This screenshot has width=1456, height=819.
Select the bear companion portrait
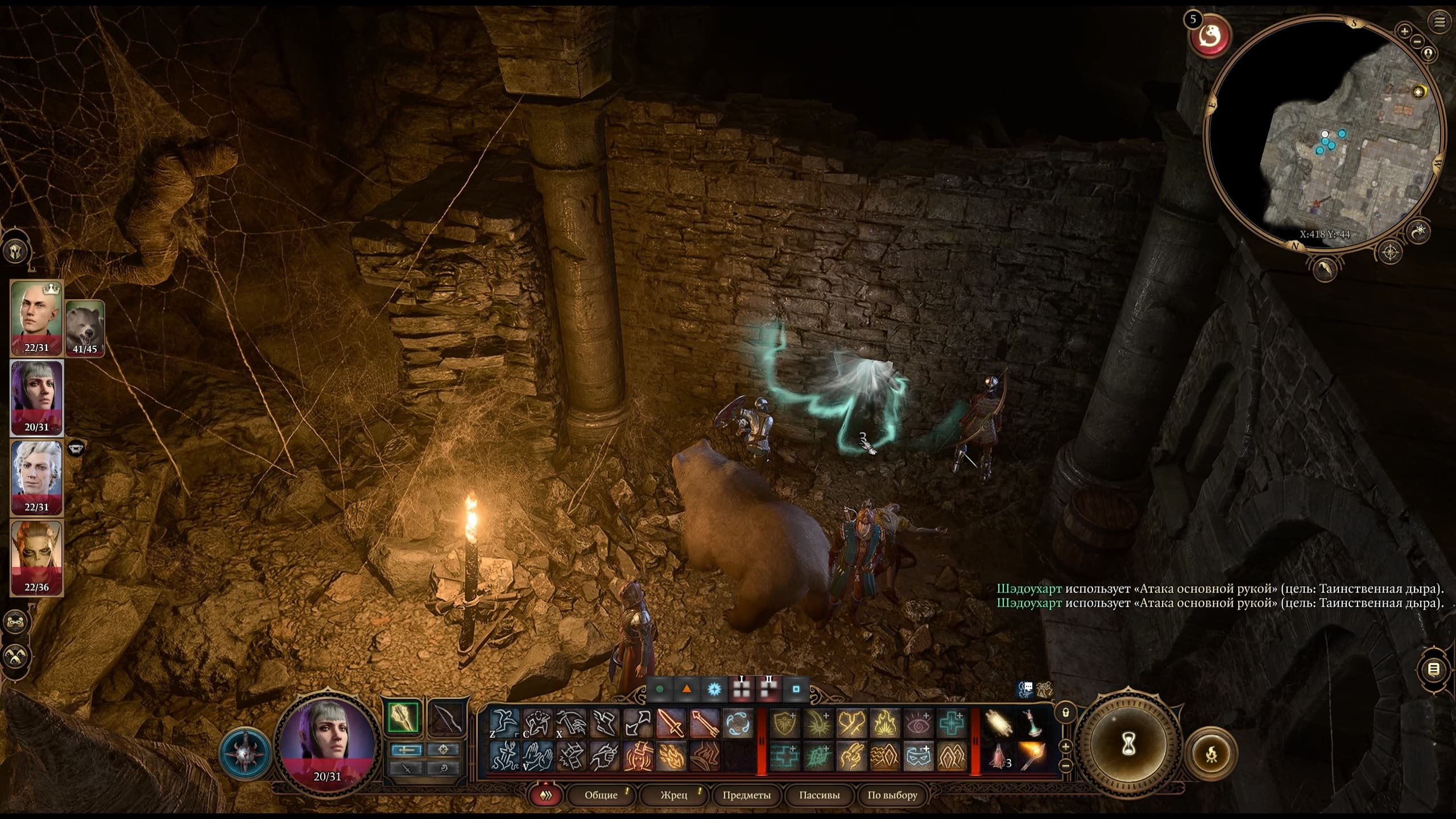click(85, 328)
